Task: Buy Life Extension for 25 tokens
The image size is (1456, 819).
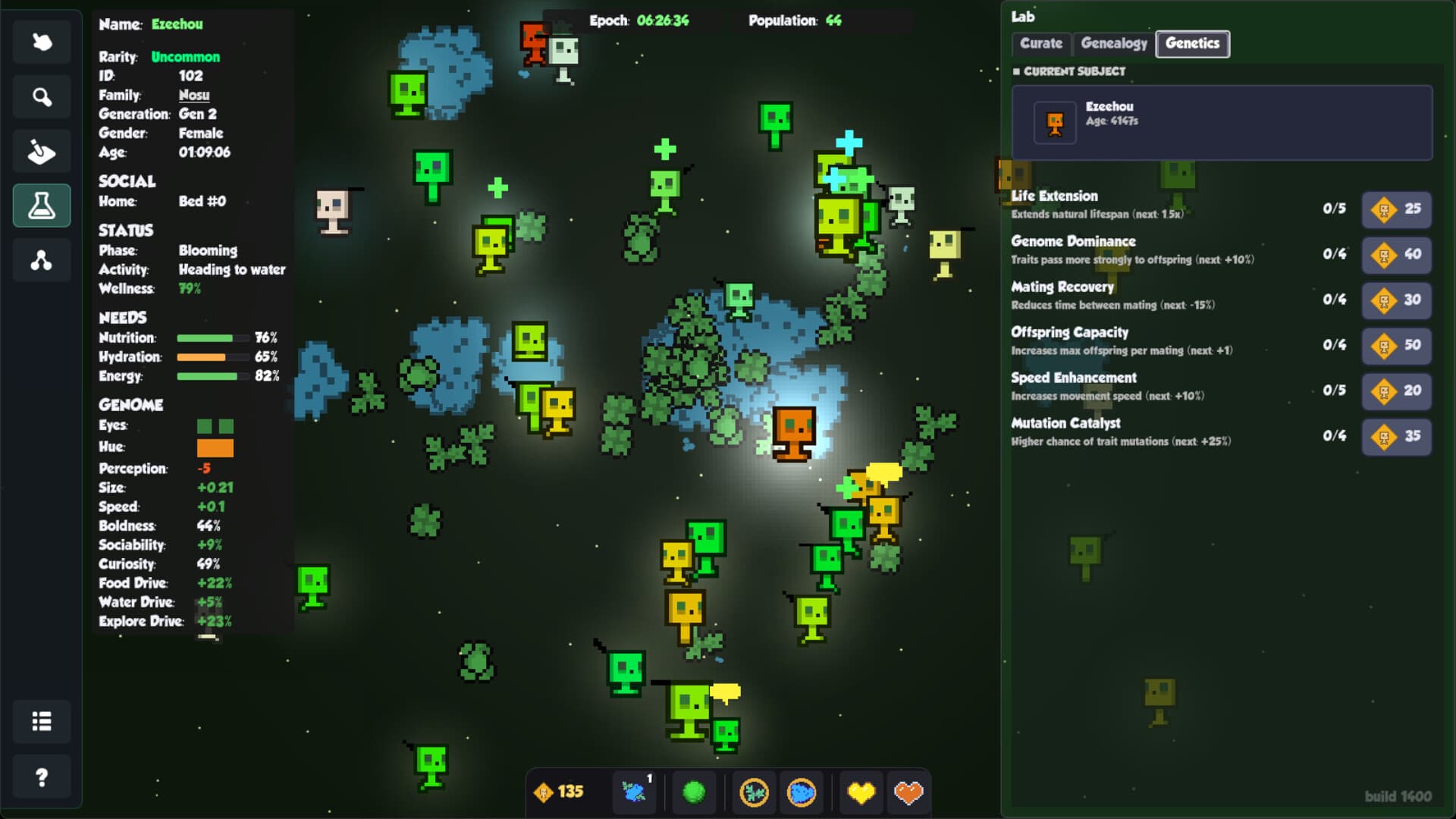Action: 1396,209
